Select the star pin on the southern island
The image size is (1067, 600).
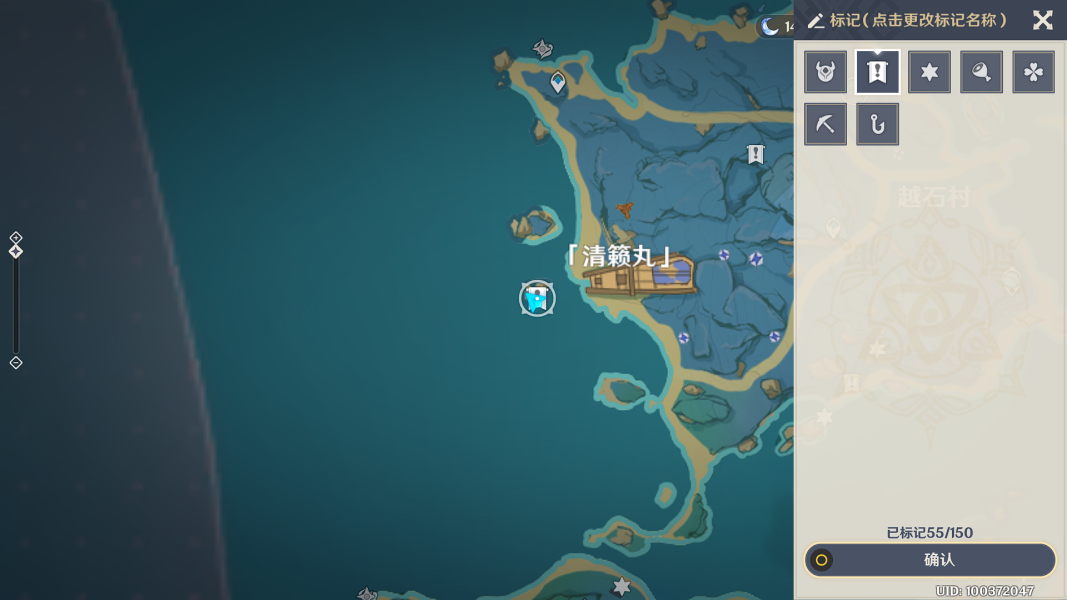click(x=622, y=587)
